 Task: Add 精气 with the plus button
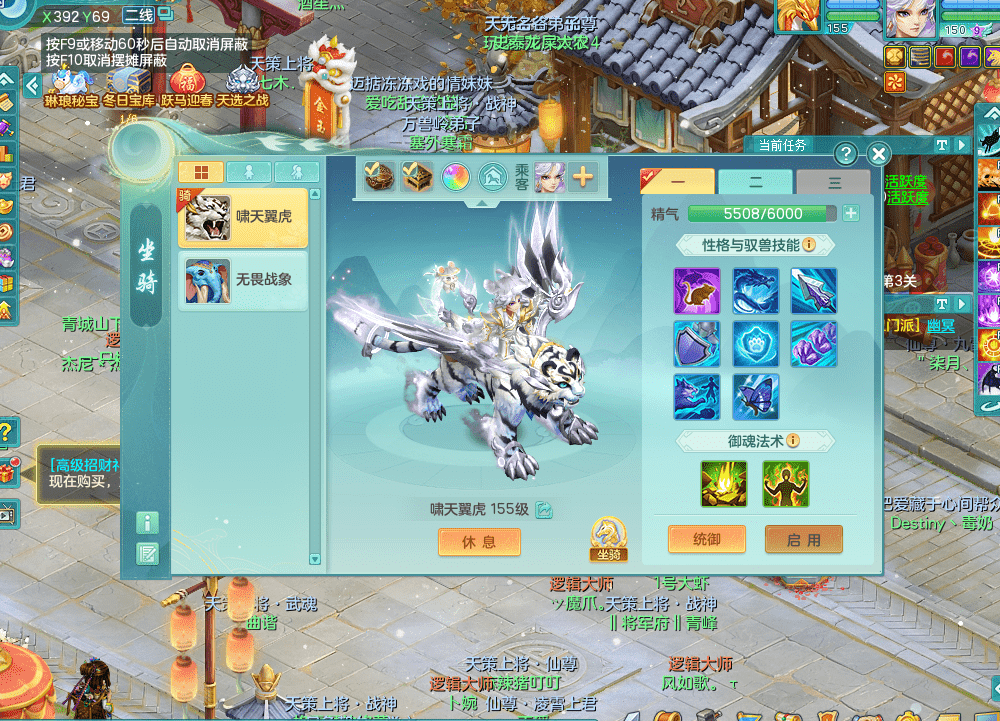coord(851,213)
